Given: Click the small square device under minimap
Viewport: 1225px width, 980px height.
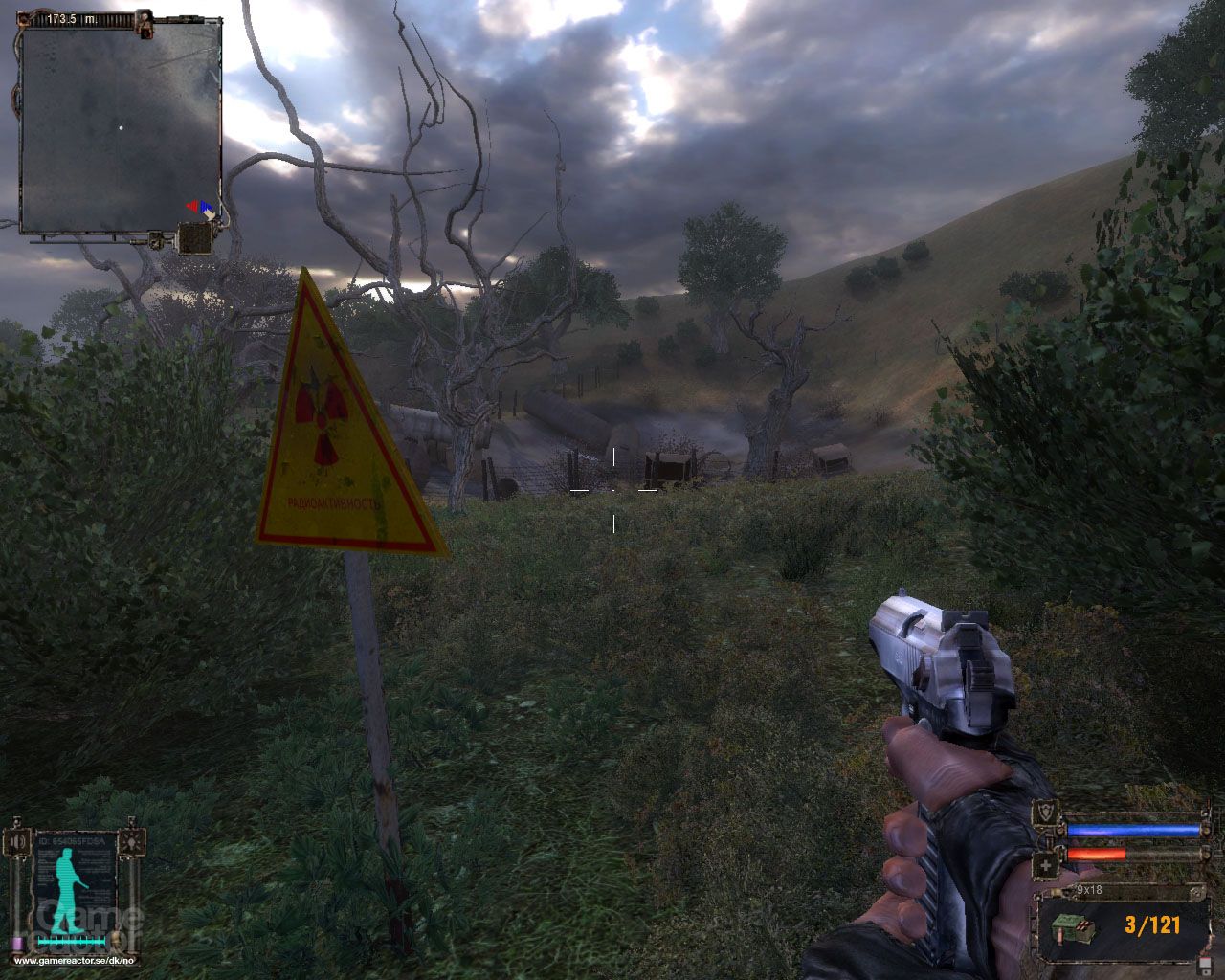Looking at the screenshot, I should 194,237.
